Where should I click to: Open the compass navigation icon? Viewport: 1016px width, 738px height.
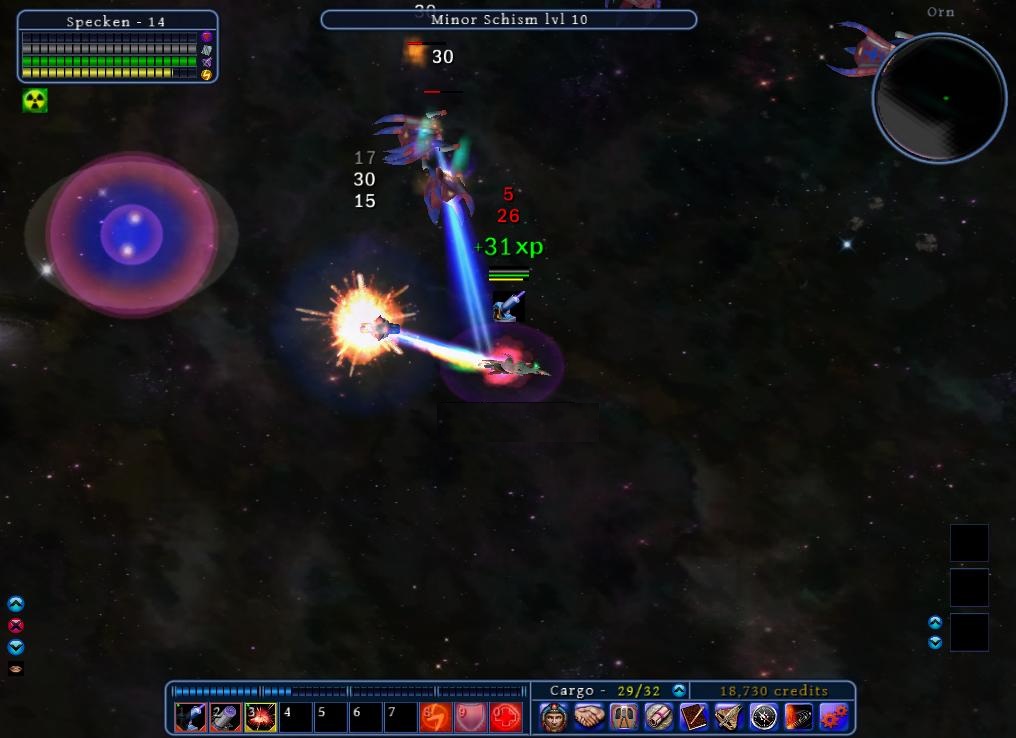click(764, 717)
